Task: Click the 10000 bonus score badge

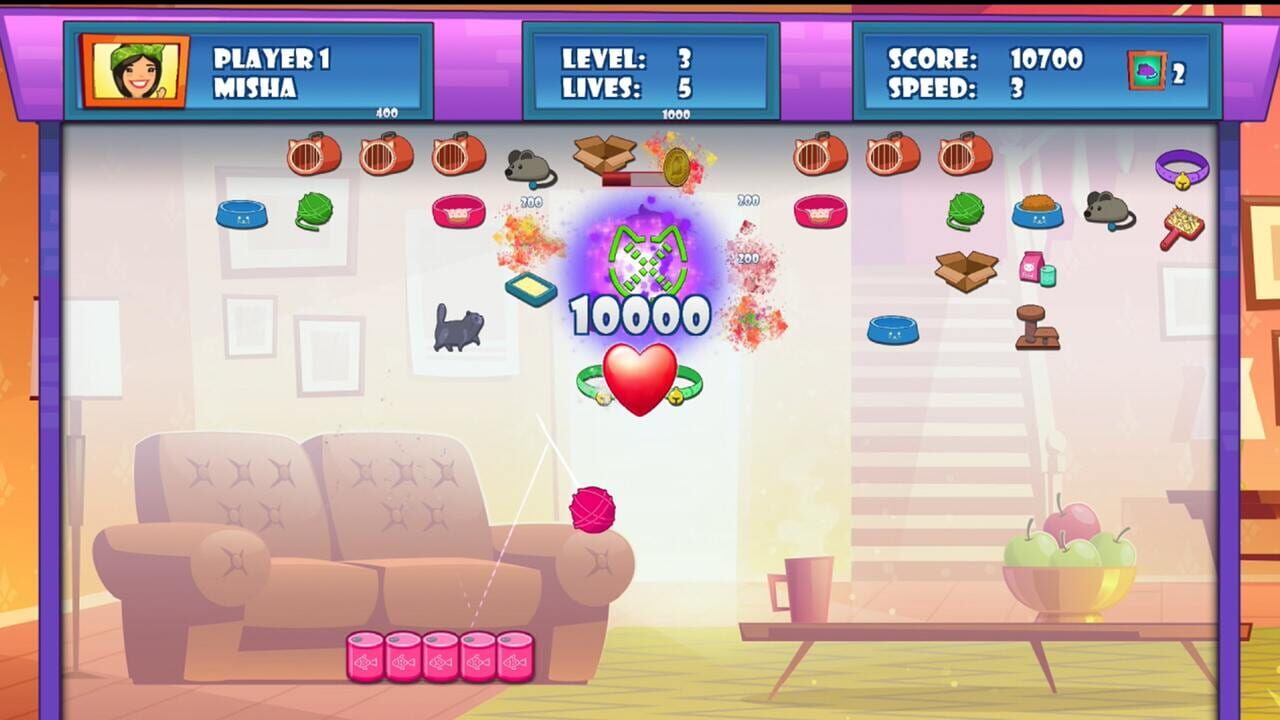Action: point(638,313)
